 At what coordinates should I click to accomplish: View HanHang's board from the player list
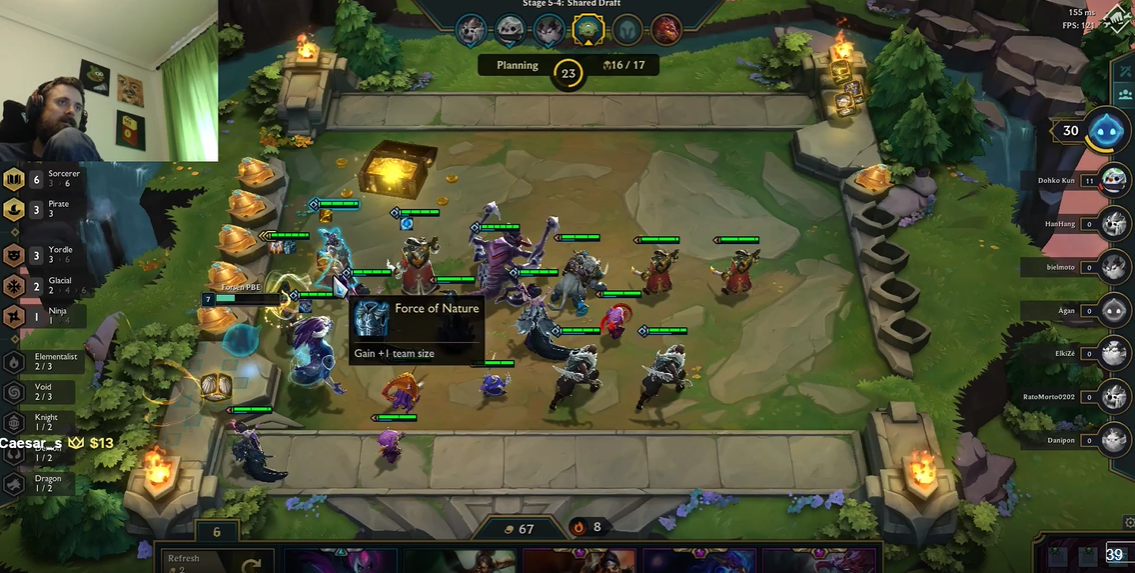1115,224
